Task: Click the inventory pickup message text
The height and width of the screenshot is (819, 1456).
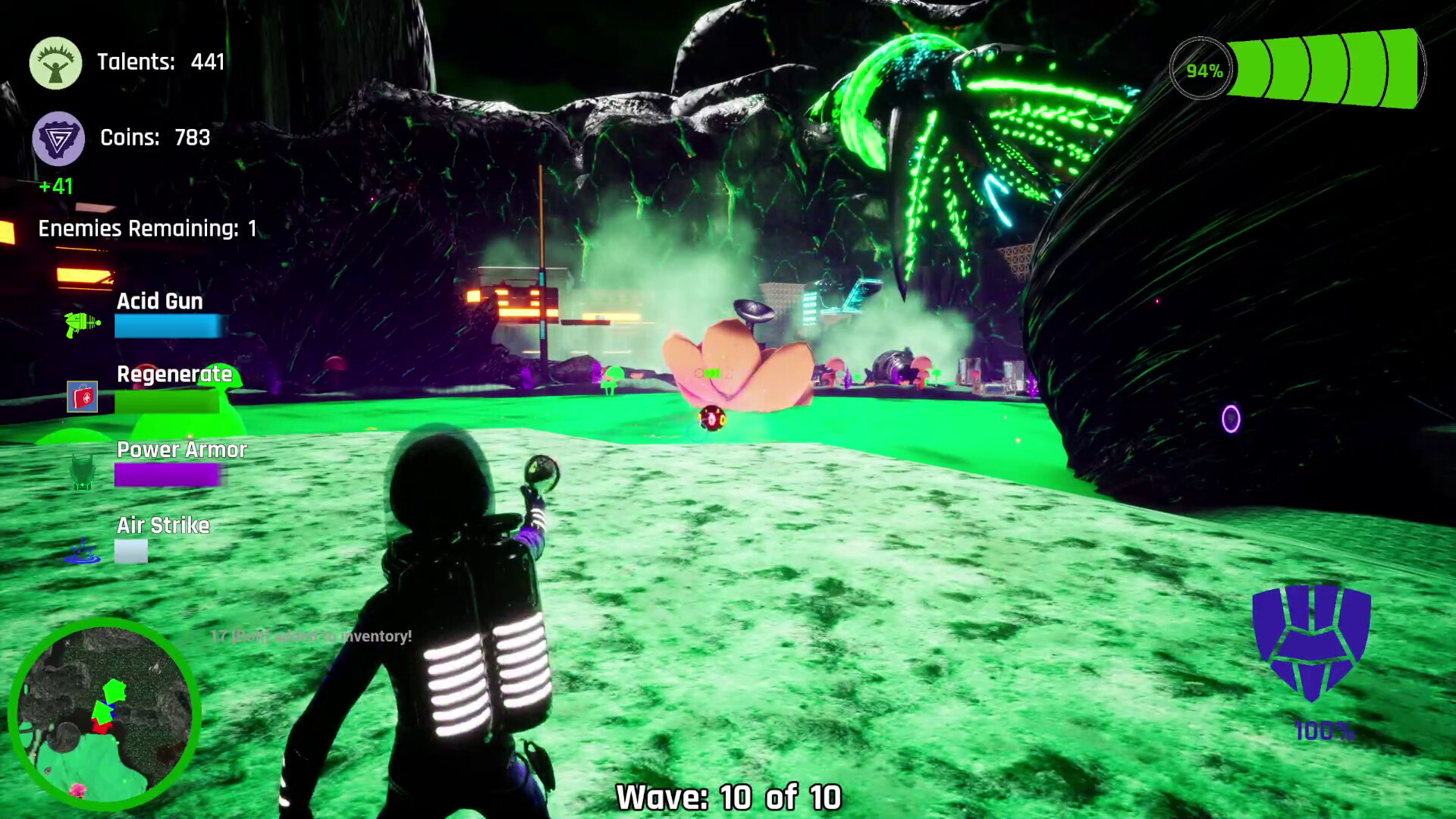Action: [311, 637]
